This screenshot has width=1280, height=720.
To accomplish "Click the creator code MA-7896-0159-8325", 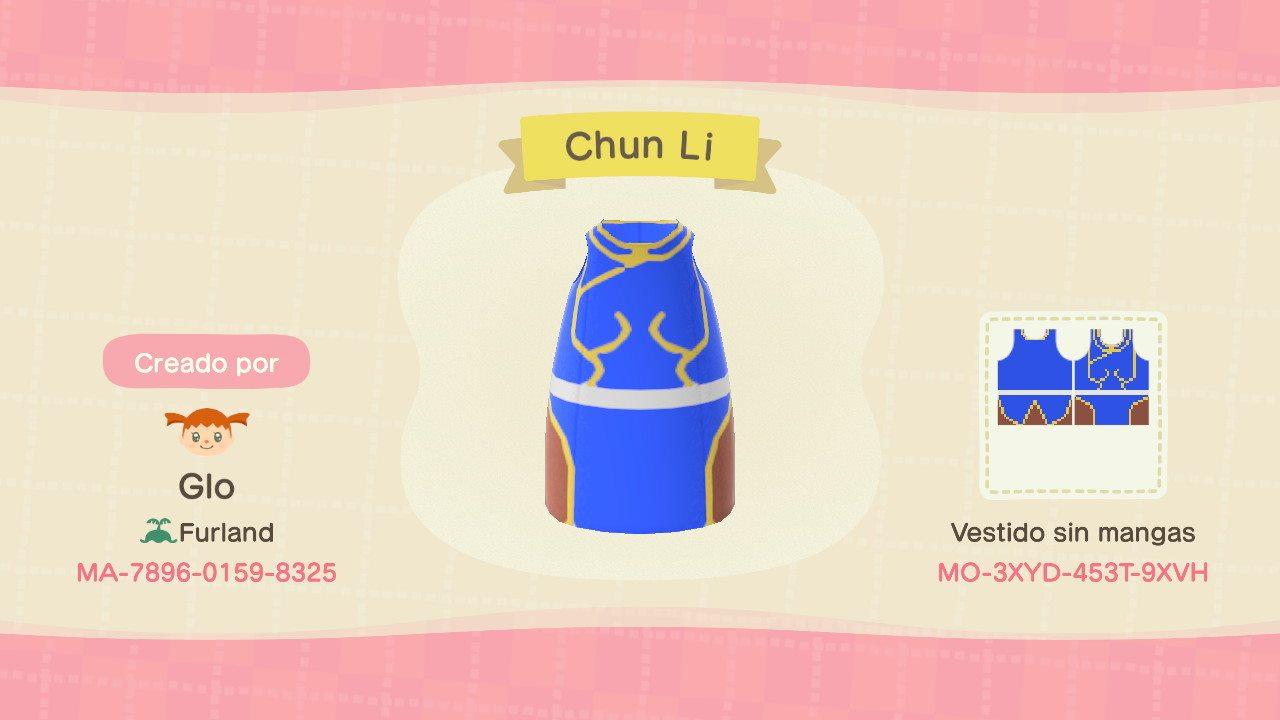I will (x=207, y=573).
